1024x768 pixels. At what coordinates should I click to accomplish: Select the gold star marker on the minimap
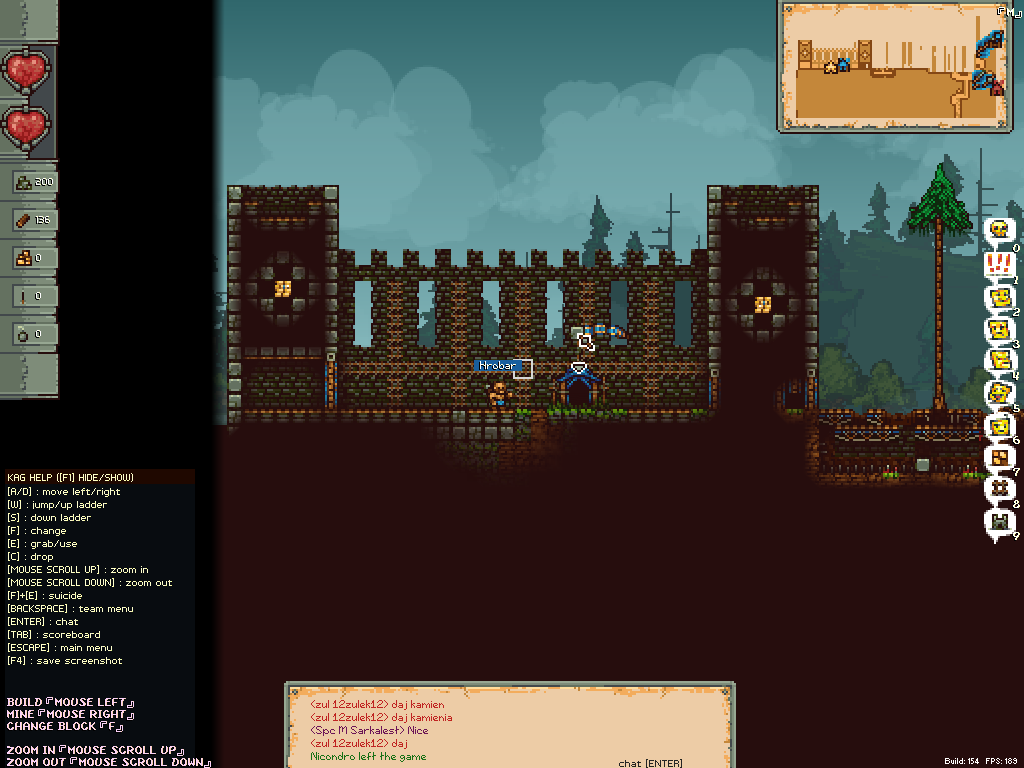coord(829,67)
